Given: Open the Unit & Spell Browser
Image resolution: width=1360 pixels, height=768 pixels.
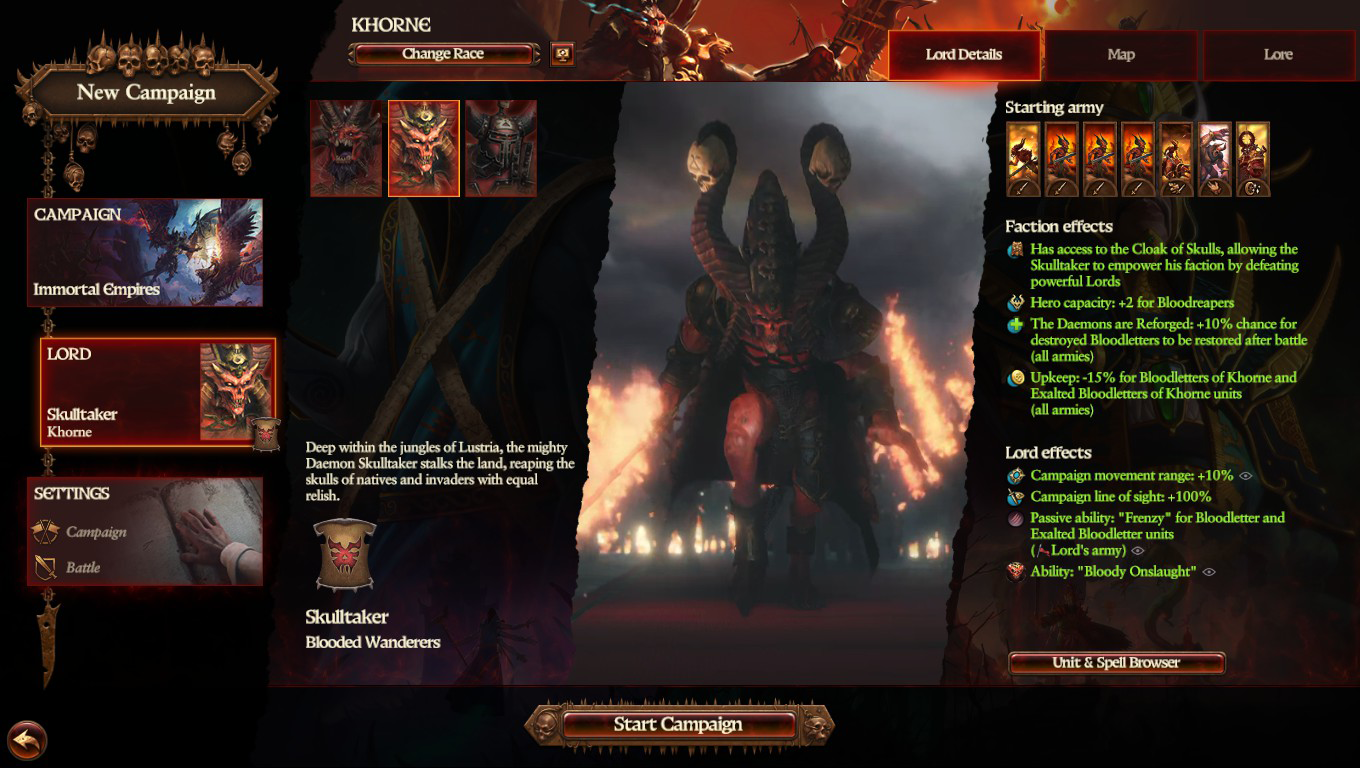Looking at the screenshot, I should pos(1116,663).
